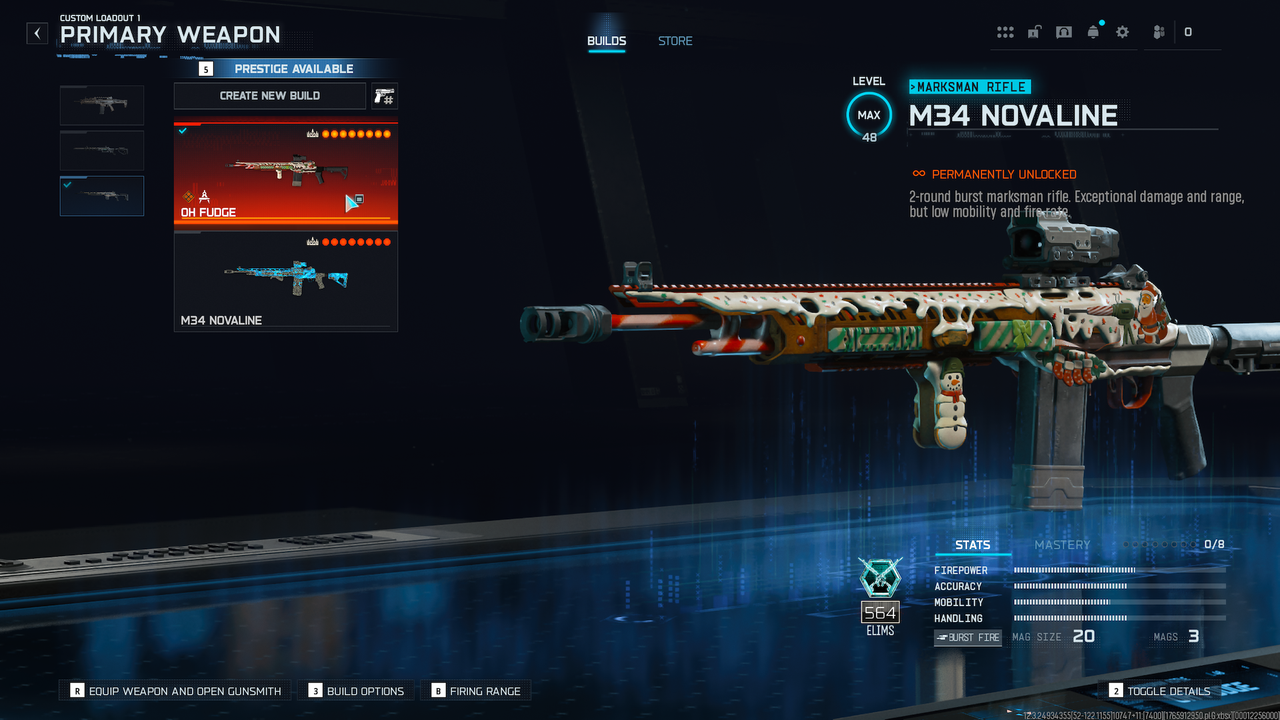Open the Store tab
1280x720 pixels.
click(675, 41)
